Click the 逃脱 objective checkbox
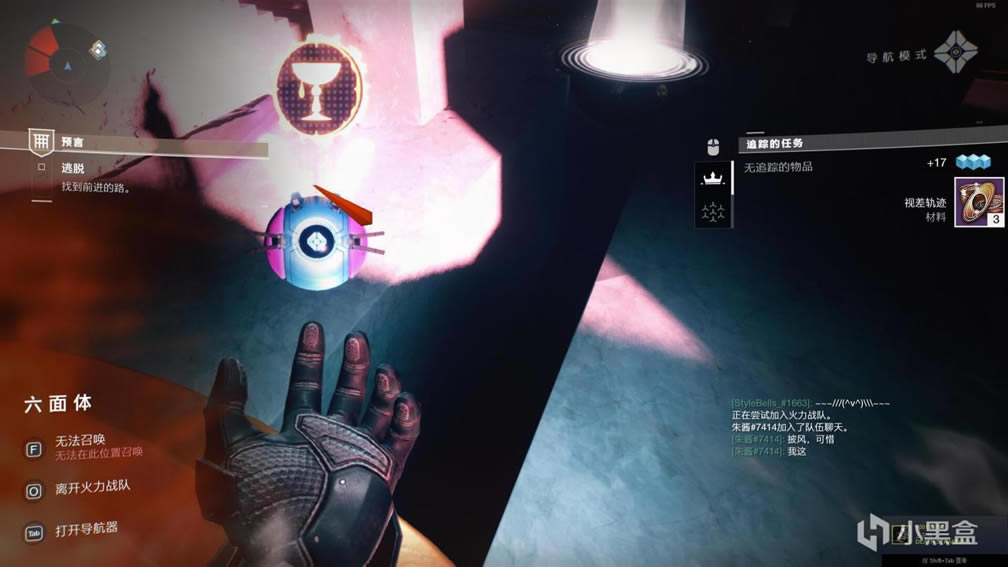The height and width of the screenshot is (567, 1008). pyautogui.click(x=41, y=168)
